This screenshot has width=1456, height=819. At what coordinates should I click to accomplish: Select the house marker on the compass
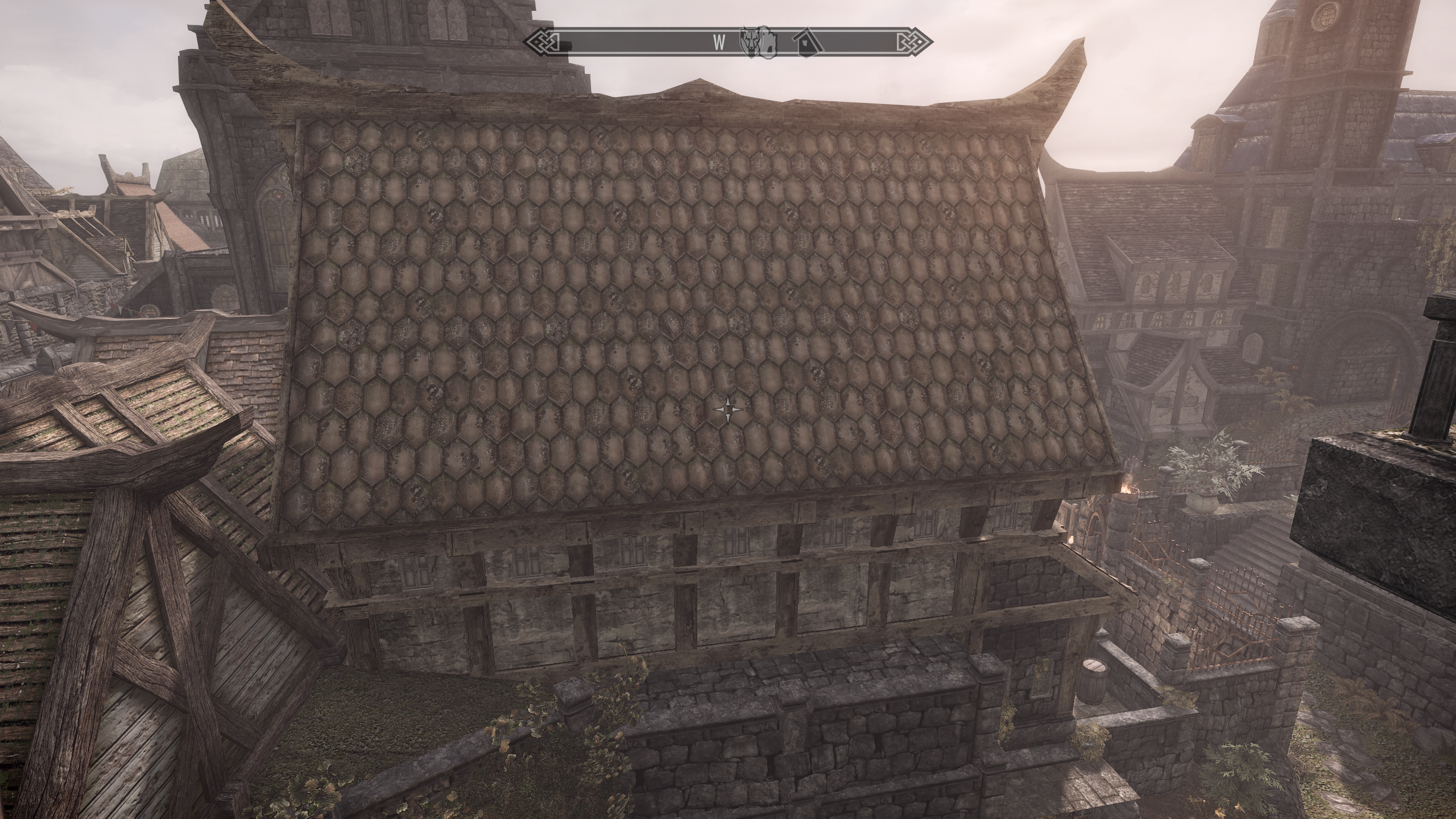[x=806, y=43]
